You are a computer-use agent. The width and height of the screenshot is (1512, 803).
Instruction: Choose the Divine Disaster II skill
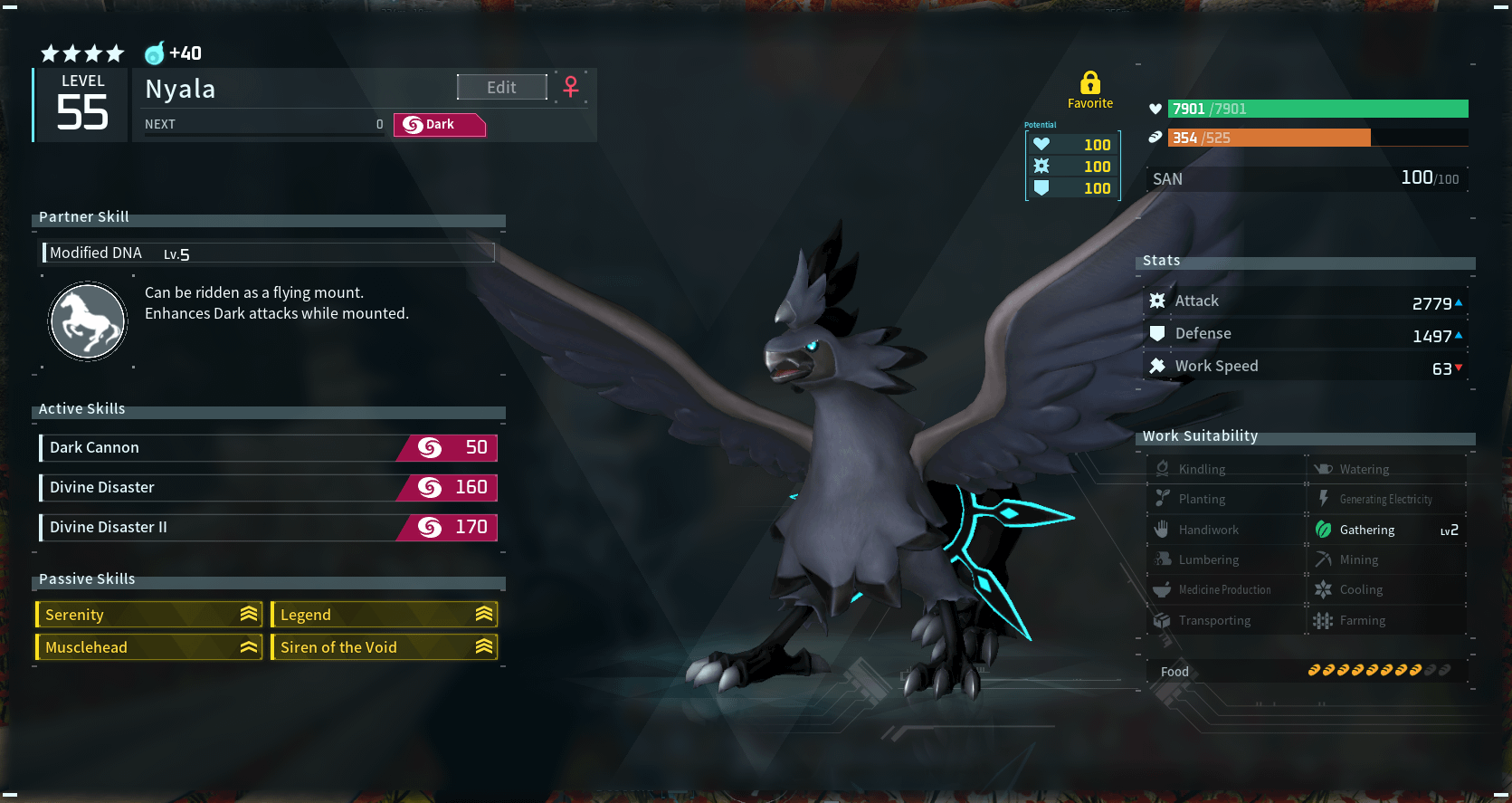268,527
